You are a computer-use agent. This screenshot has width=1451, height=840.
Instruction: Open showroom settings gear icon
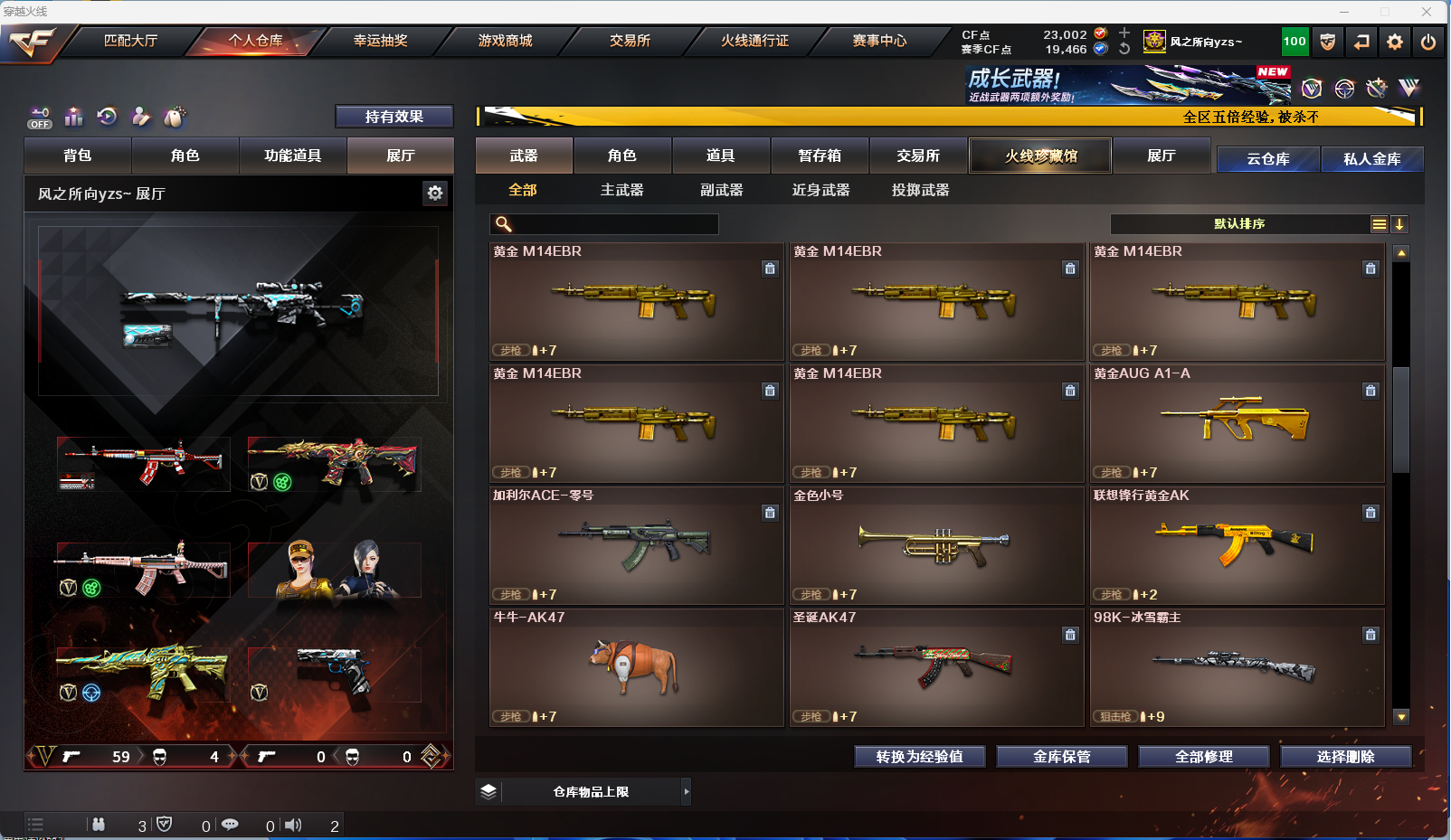coord(435,193)
